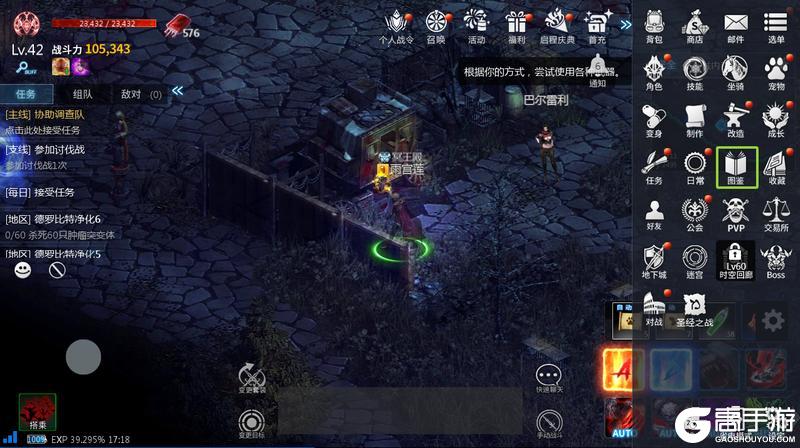Switch to the 组队 team tab
Image resolution: width=800 pixels, height=448 pixels.
pyautogui.click(x=83, y=94)
